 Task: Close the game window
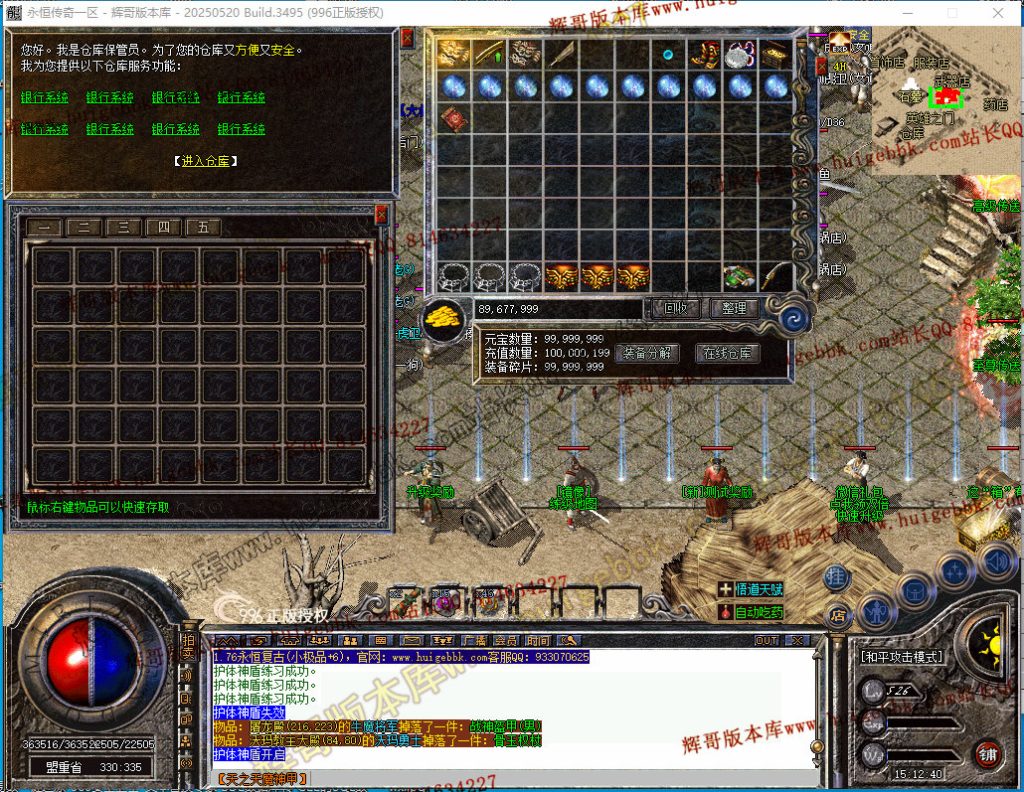998,14
